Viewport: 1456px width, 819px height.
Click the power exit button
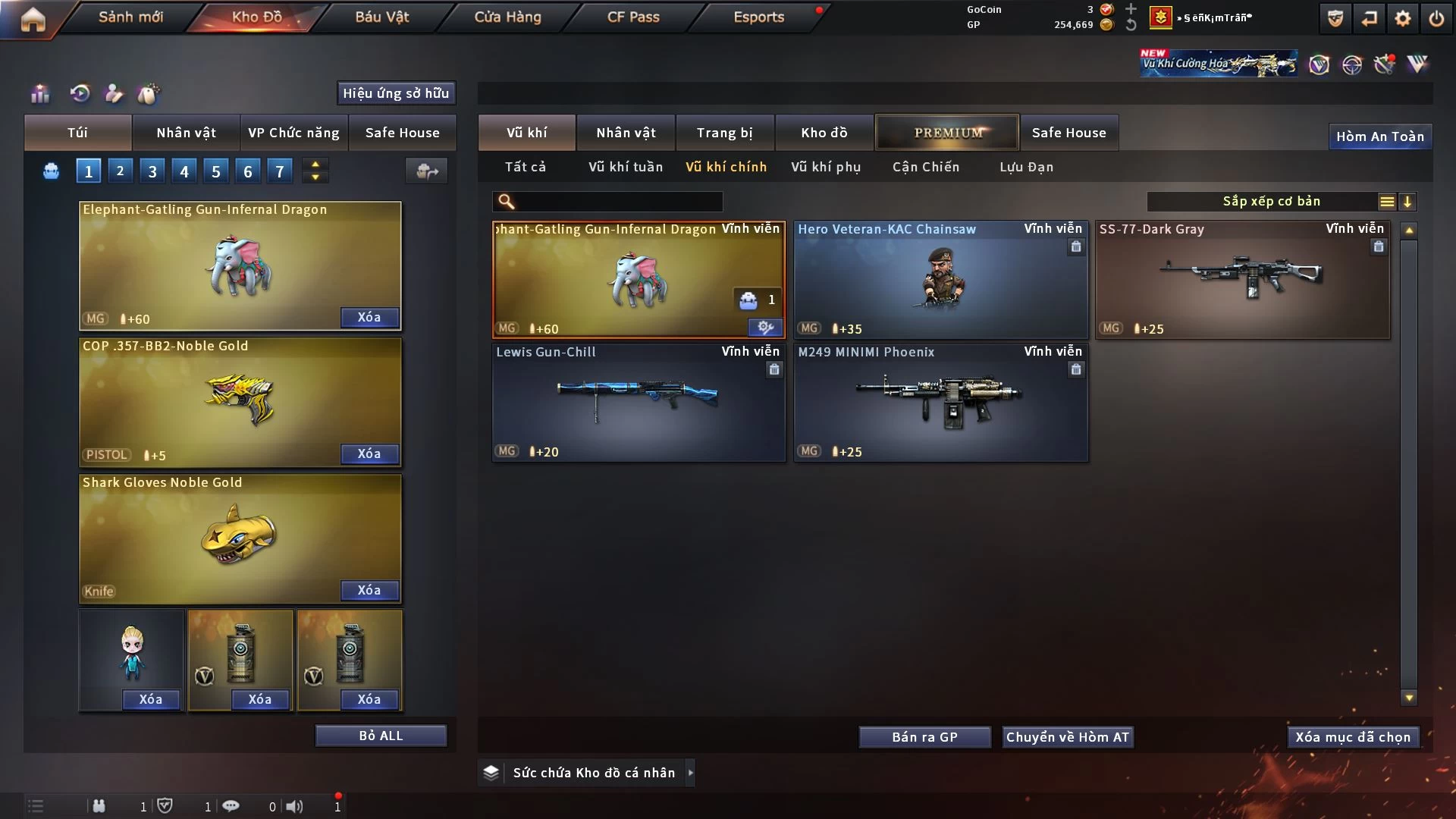[x=1436, y=18]
